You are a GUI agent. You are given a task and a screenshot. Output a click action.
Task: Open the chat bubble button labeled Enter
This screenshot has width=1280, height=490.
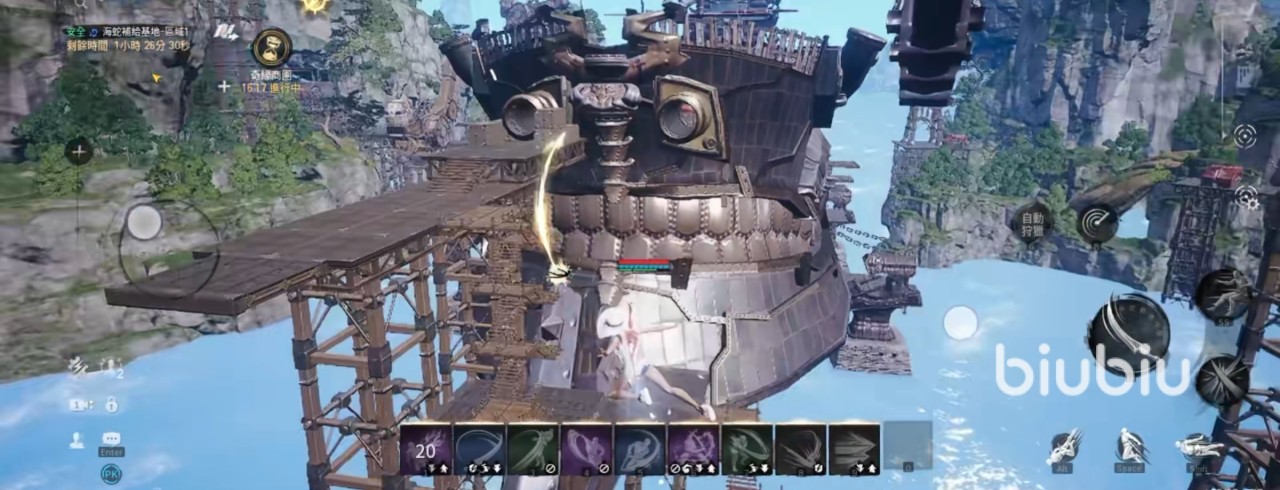coord(111,440)
